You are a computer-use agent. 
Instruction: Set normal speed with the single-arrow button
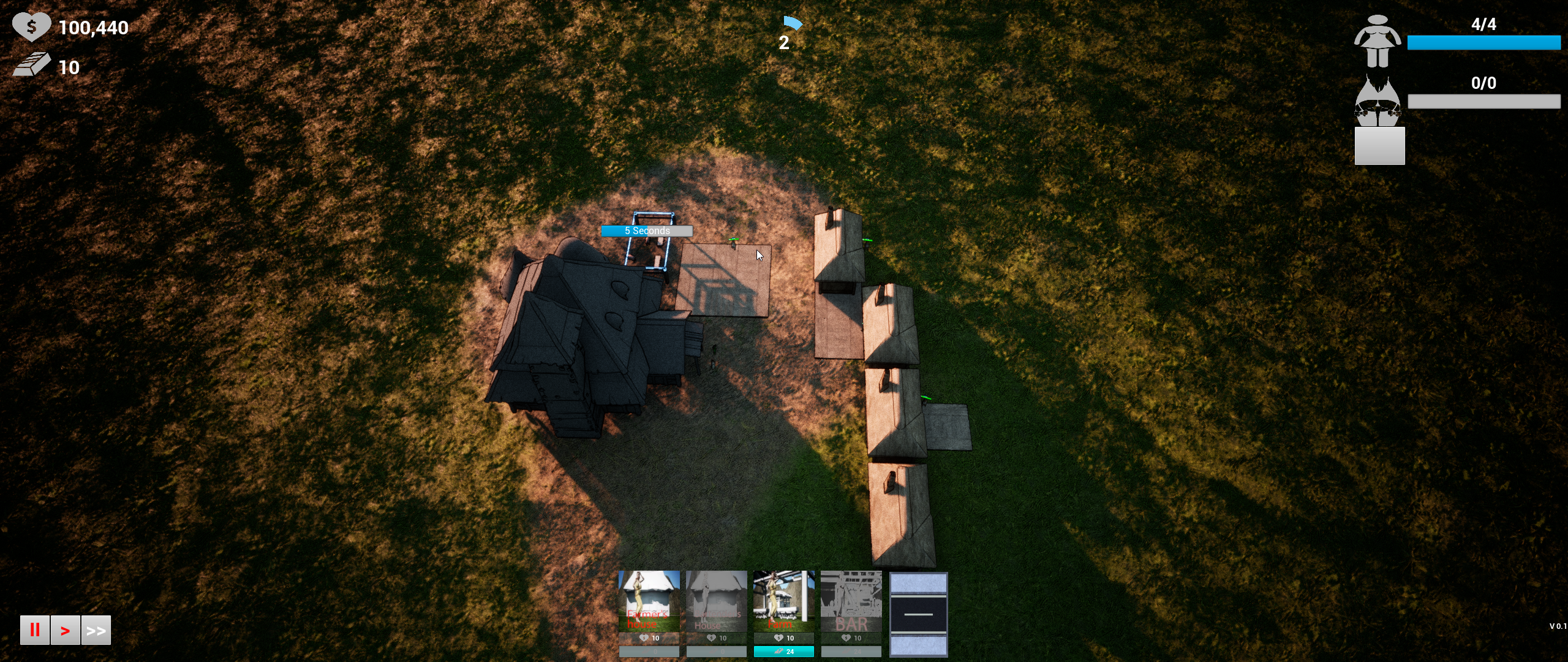pos(65,630)
